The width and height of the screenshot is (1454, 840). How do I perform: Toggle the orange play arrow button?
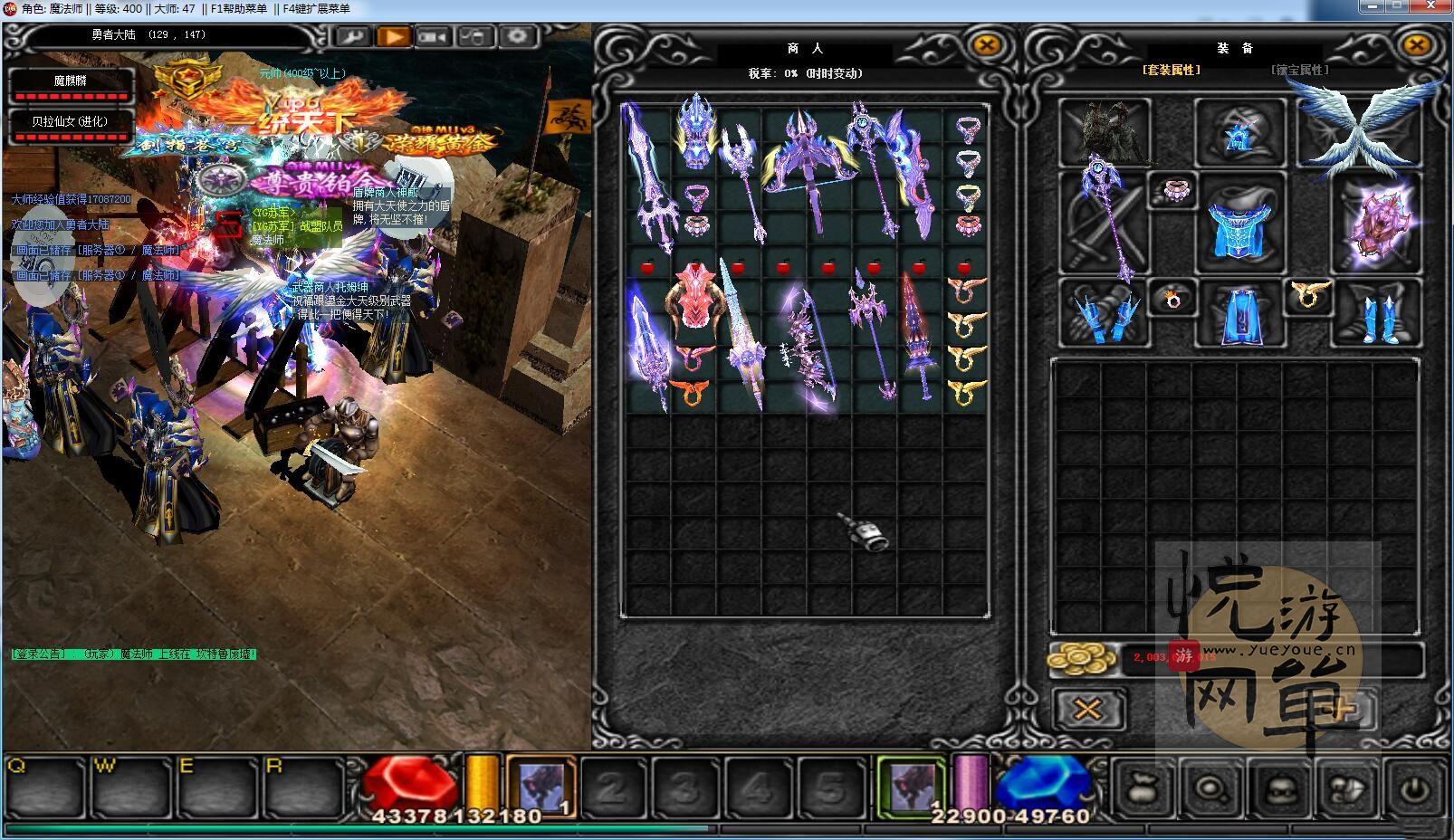[x=393, y=37]
